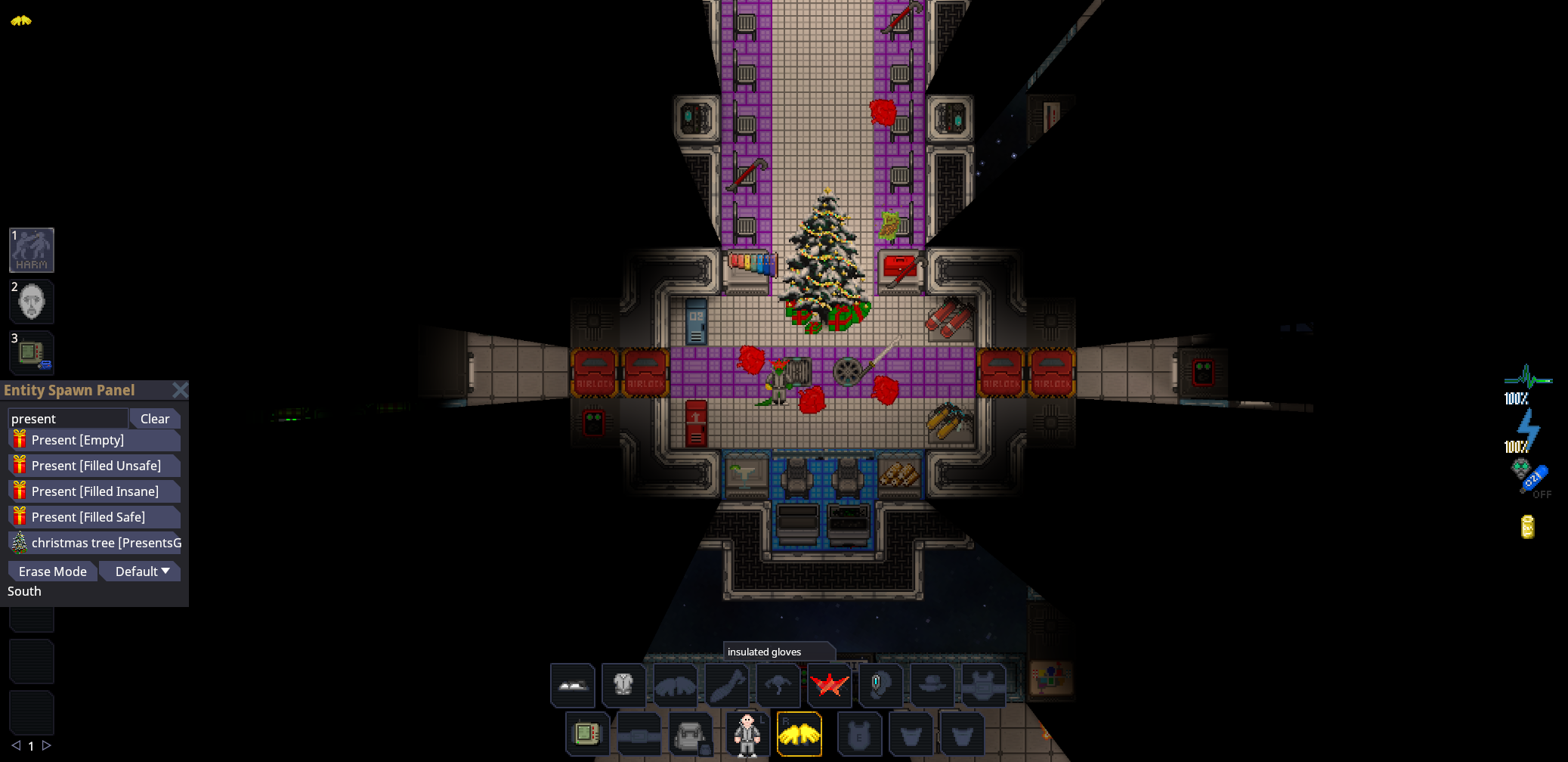Click inside the present search field

point(67,418)
